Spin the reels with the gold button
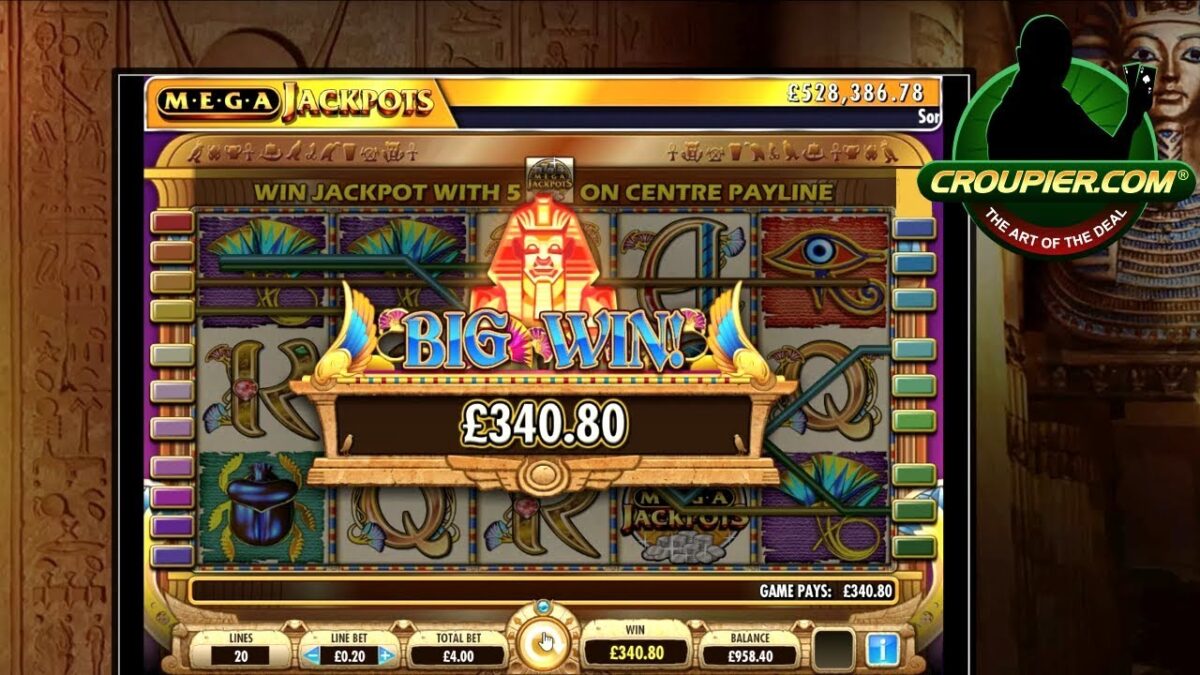Viewport: 1200px width, 675px height. pos(543,641)
